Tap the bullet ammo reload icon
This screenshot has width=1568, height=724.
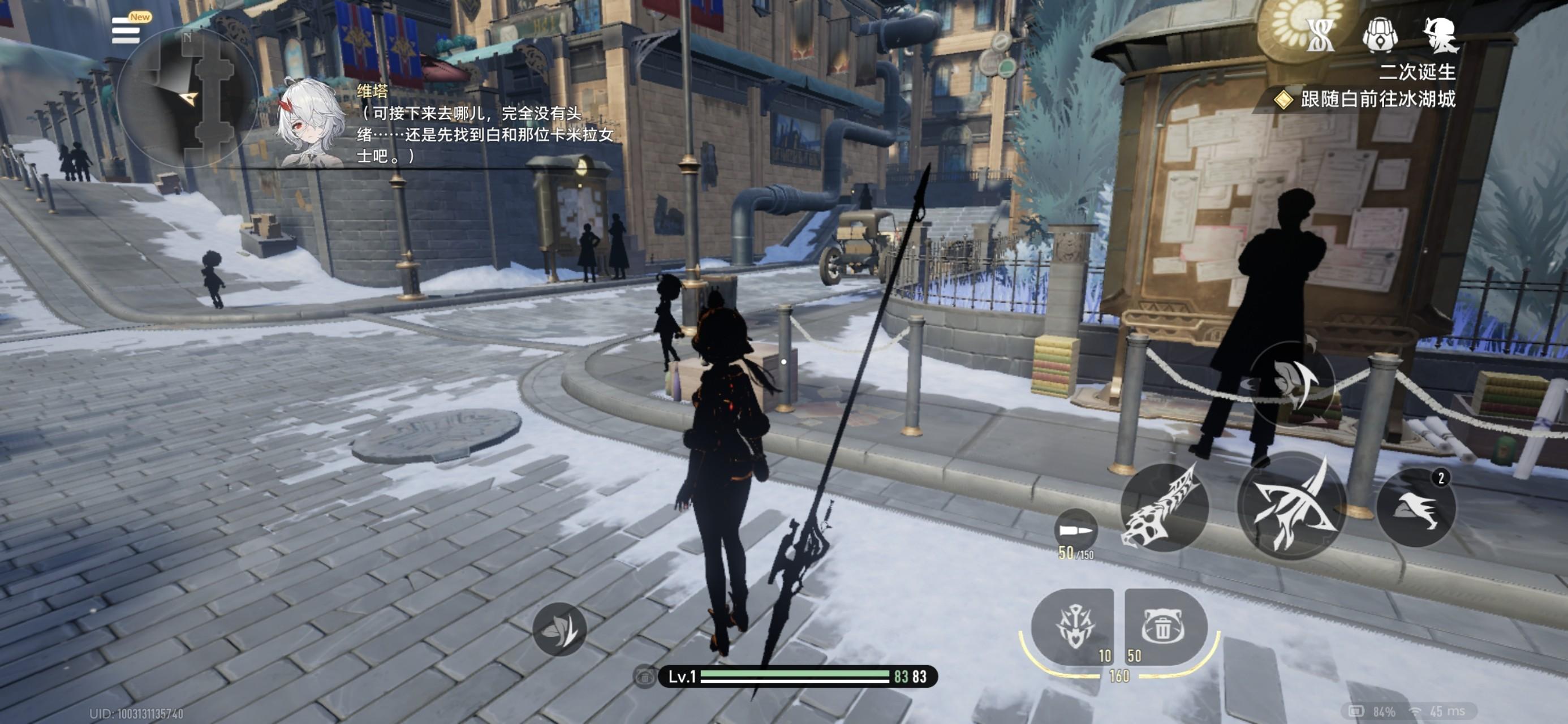click(1075, 531)
